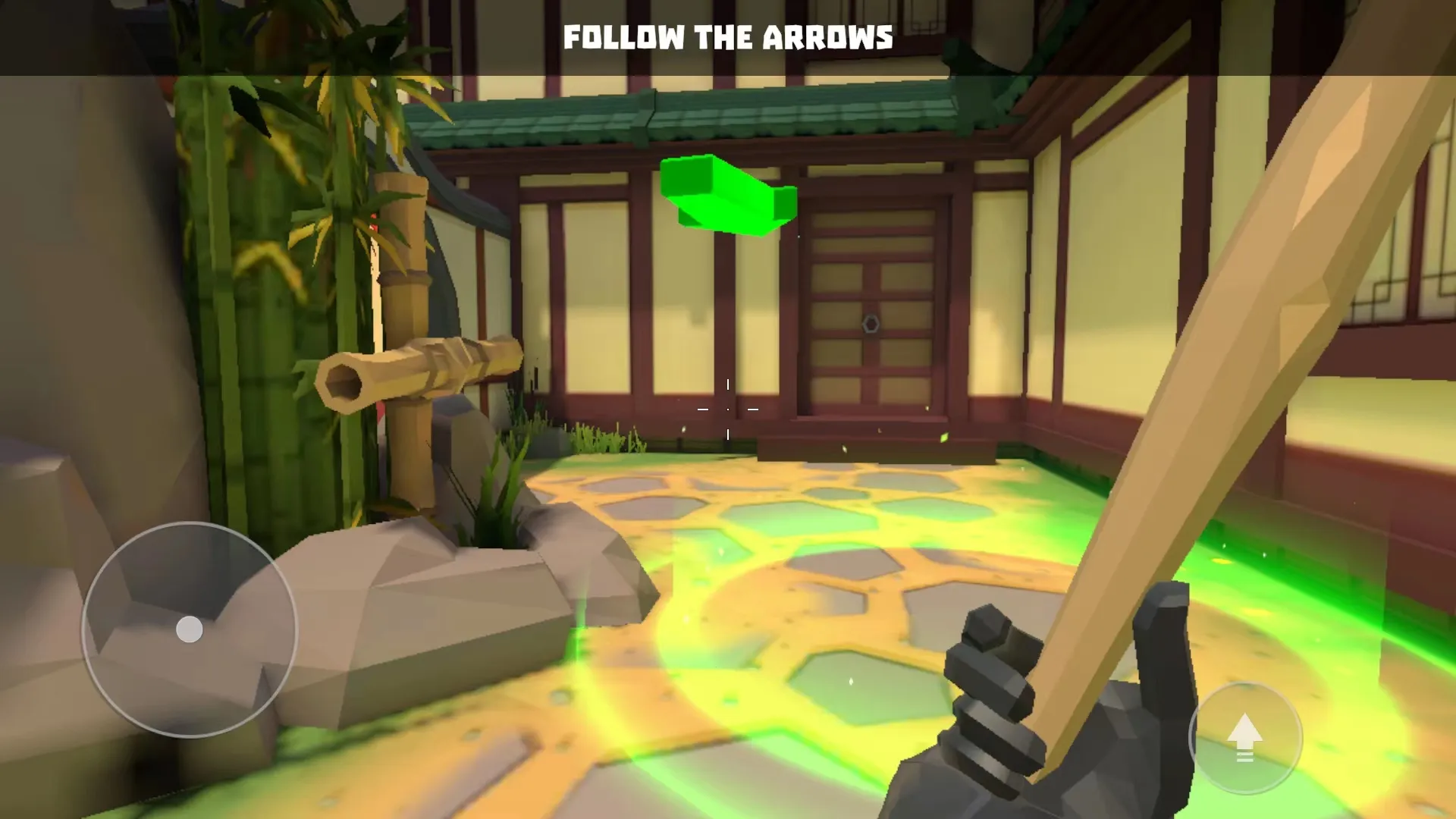Click the crosshair at screen center
Image resolution: width=1456 pixels, height=819 pixels.
[728, 409]
